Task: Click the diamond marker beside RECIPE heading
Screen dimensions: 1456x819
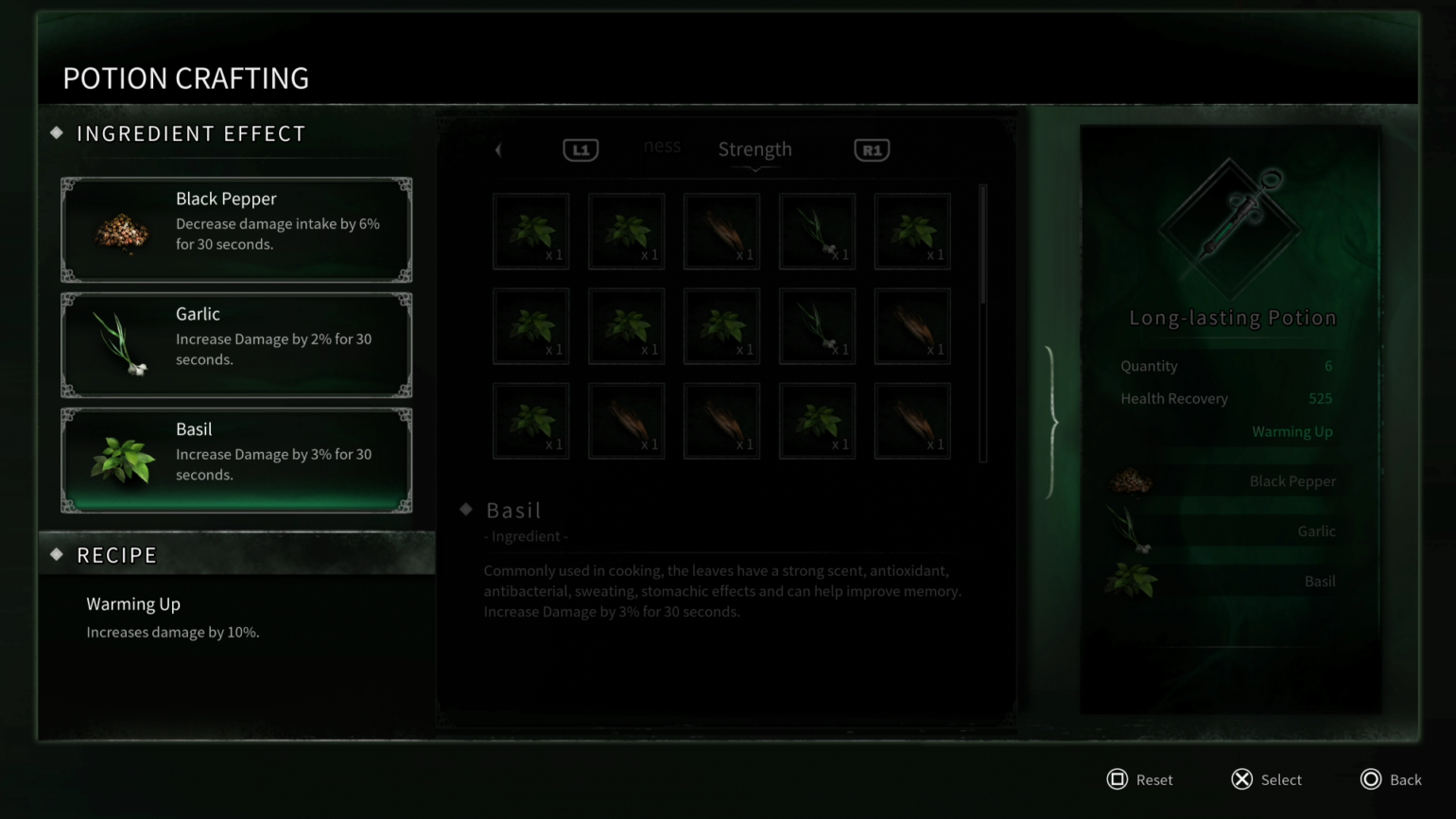Action: [57, 555]
